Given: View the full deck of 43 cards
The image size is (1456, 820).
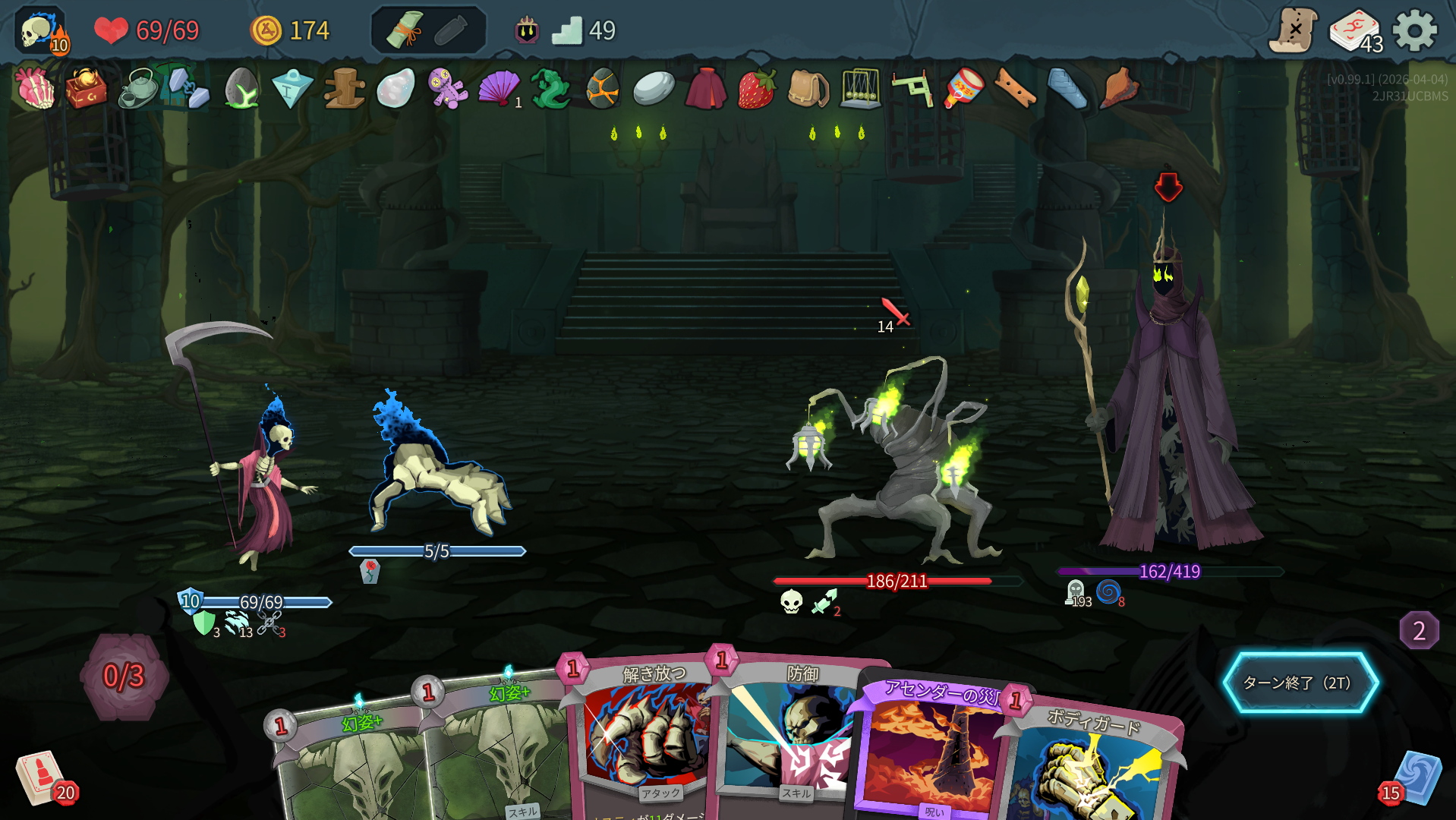Looking at the screenshot, I should (1356, 31).
